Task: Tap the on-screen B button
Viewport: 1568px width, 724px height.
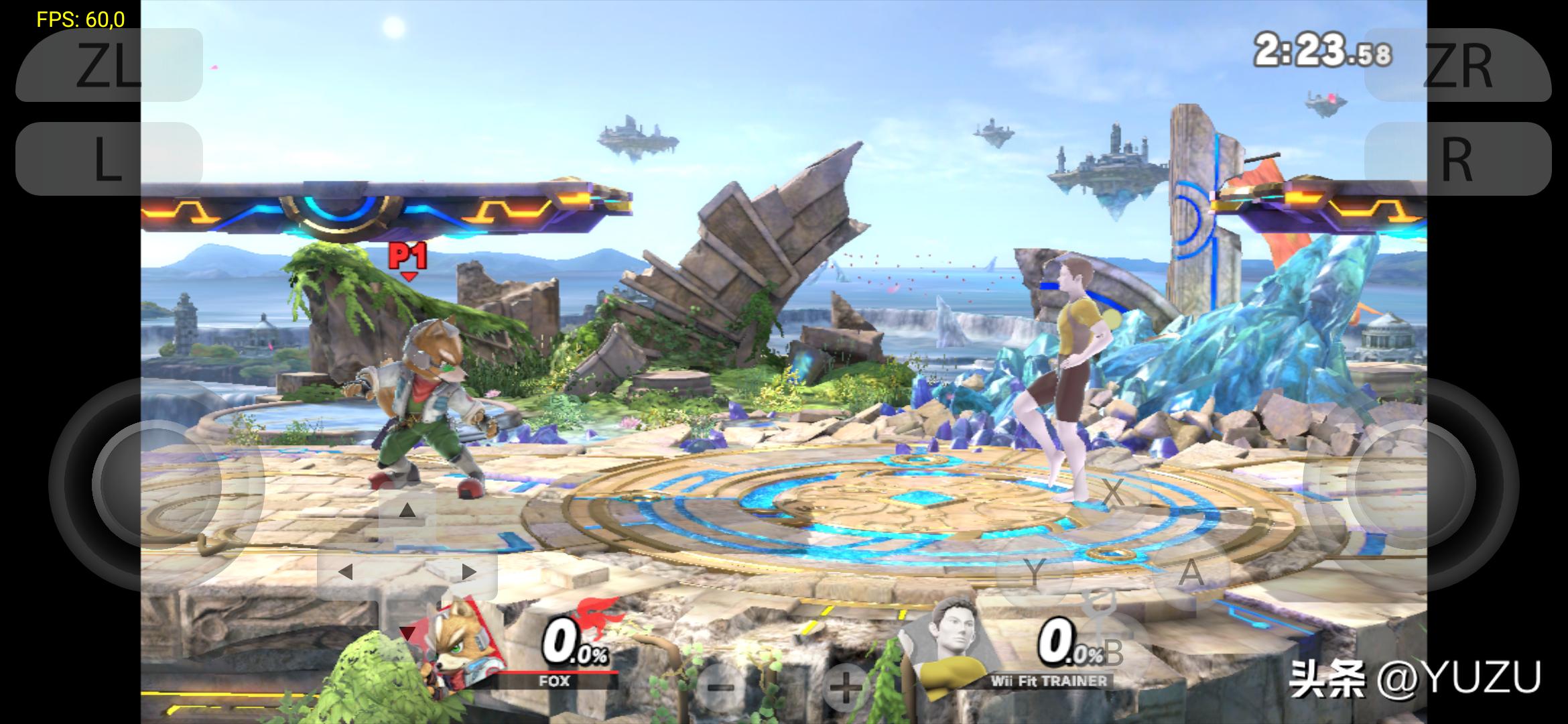Action: click(x=1113, y=650)
